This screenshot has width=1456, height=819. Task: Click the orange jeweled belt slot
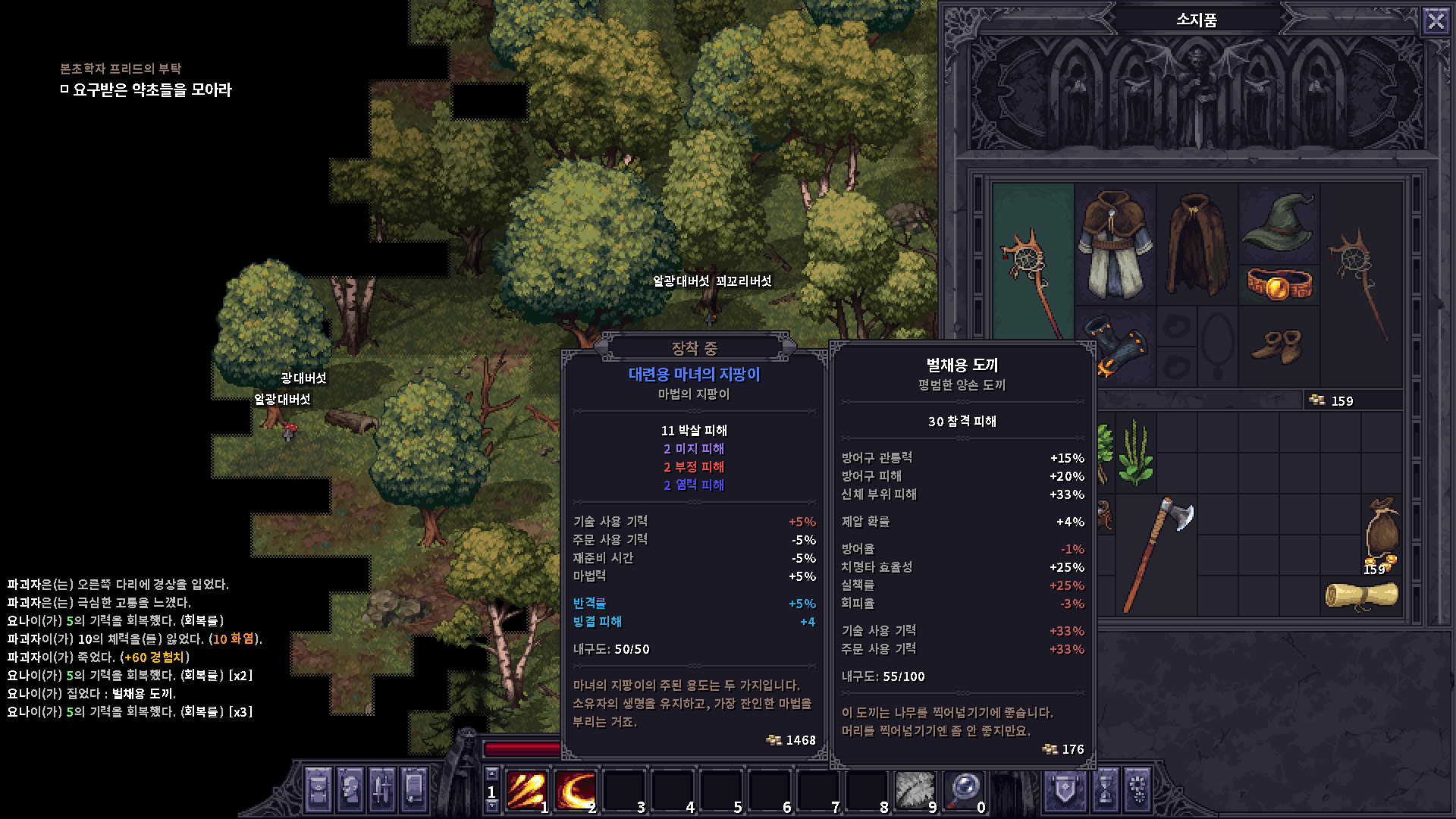[x=1279, y=284]
